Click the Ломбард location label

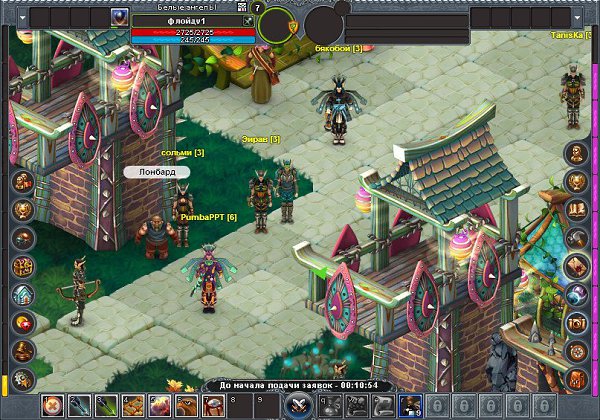pyautogui.click(x=156, y=172)
